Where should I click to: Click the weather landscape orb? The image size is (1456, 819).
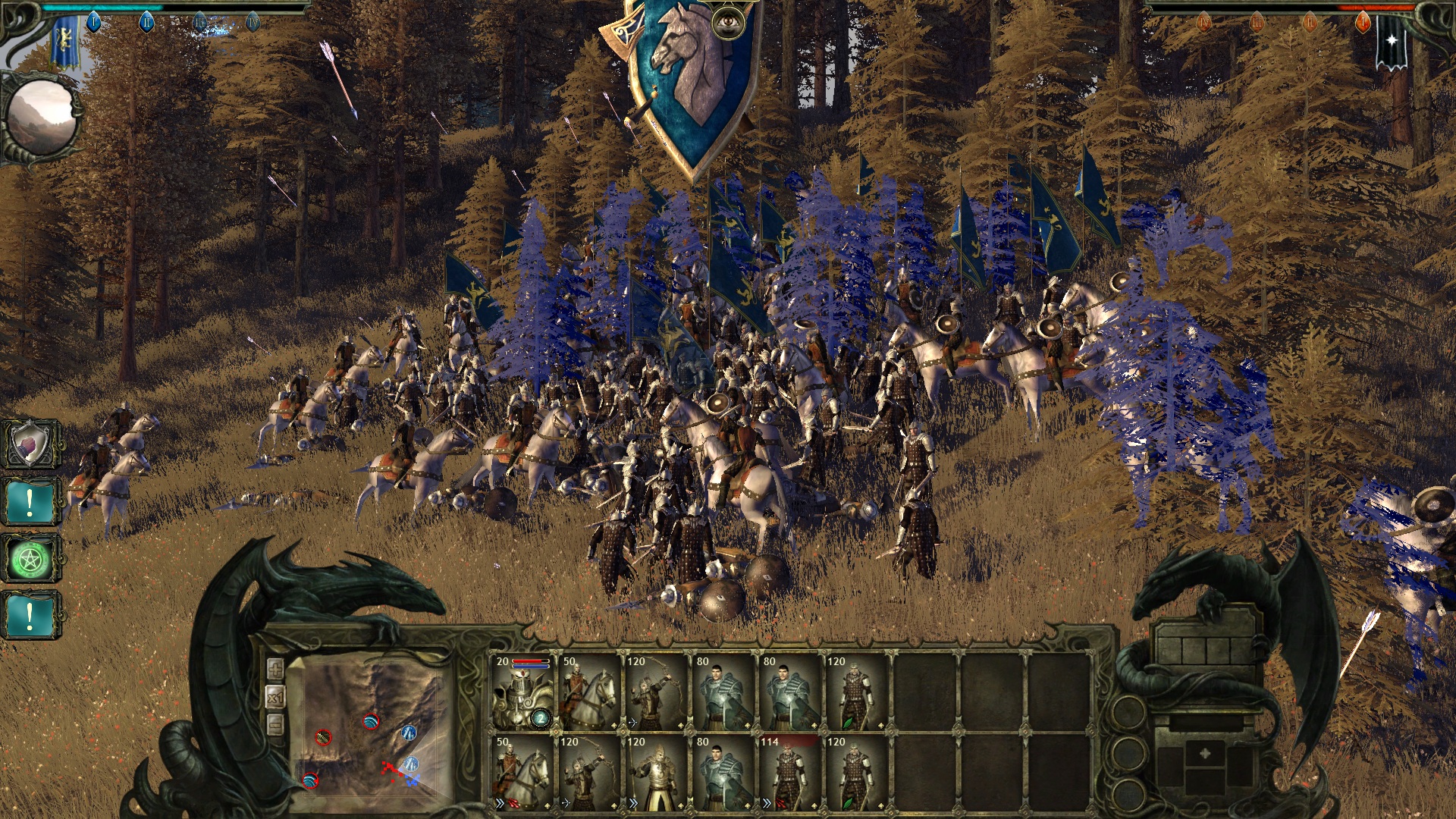(42, 118)
